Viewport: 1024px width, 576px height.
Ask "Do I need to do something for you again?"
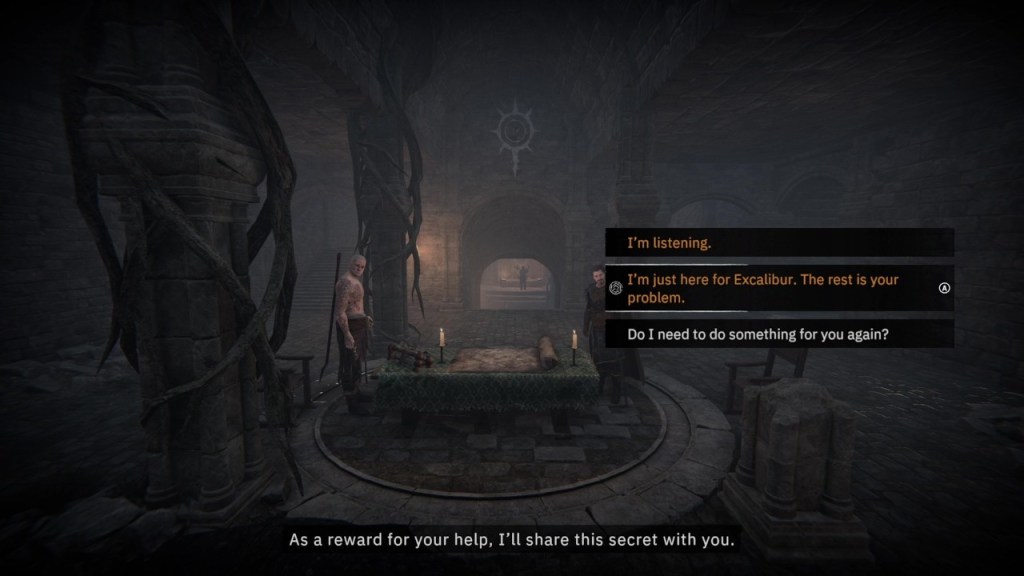[778, 335]
